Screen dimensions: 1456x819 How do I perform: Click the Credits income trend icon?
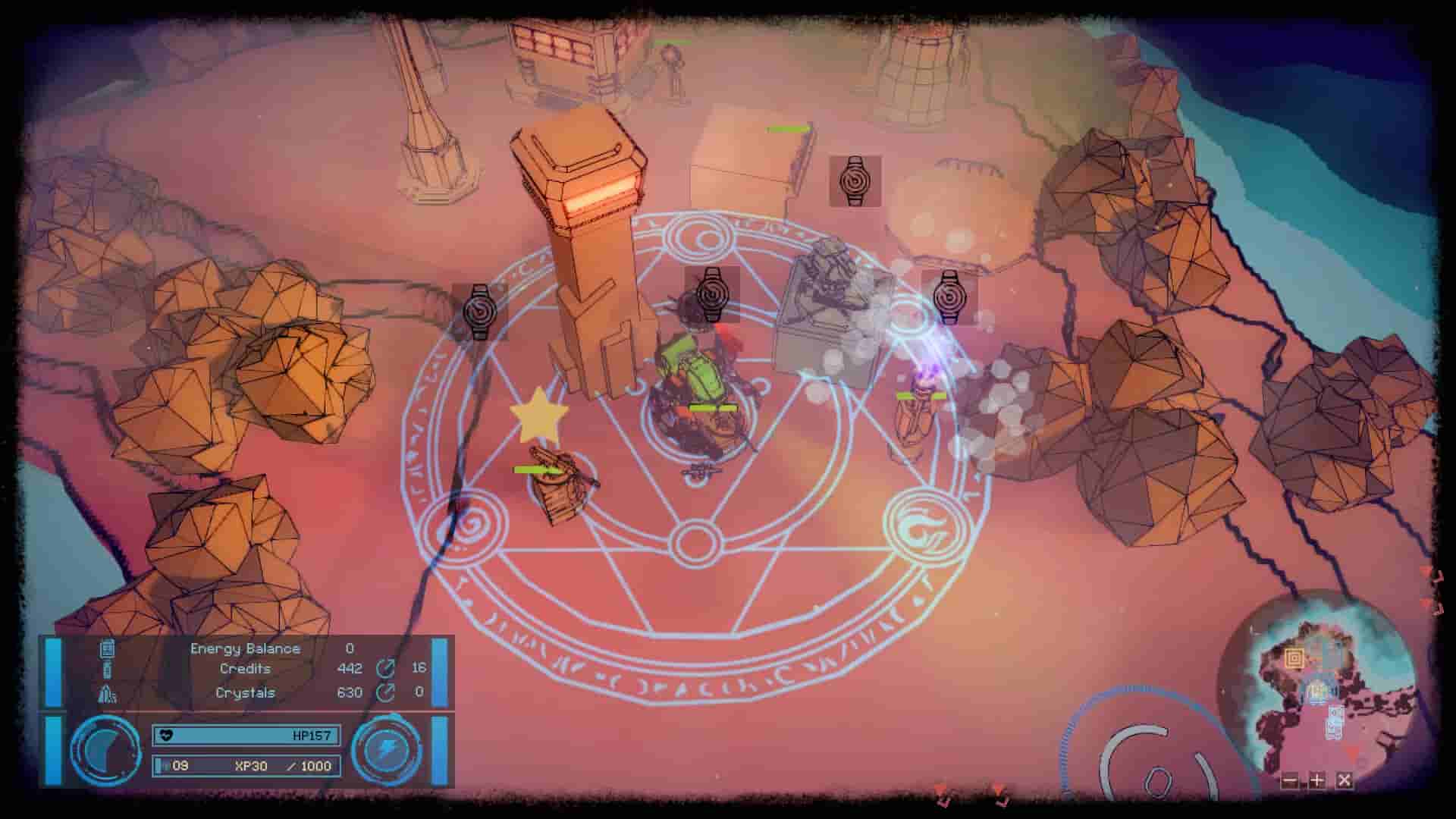tap(385, 669)
